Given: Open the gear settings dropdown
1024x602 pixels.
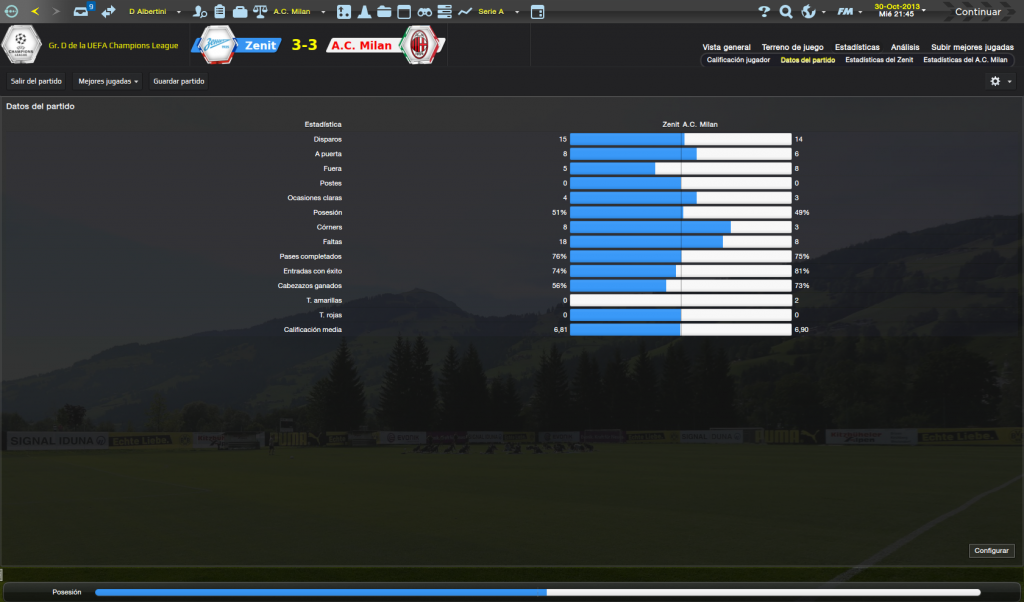Looking at the screenshot, I should 1000,81.
